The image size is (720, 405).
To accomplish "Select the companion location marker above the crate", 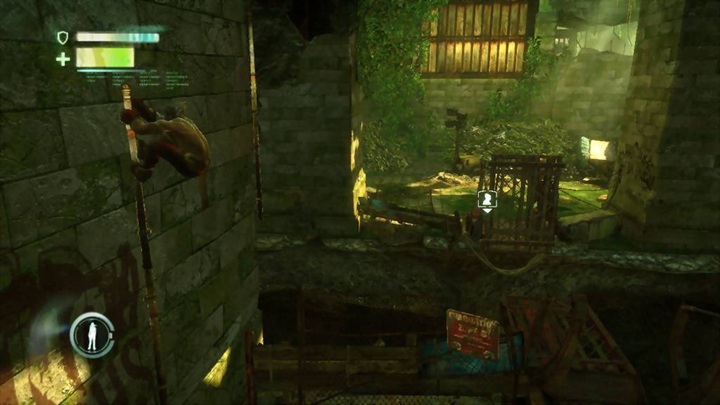I will [x=487, y=200].
